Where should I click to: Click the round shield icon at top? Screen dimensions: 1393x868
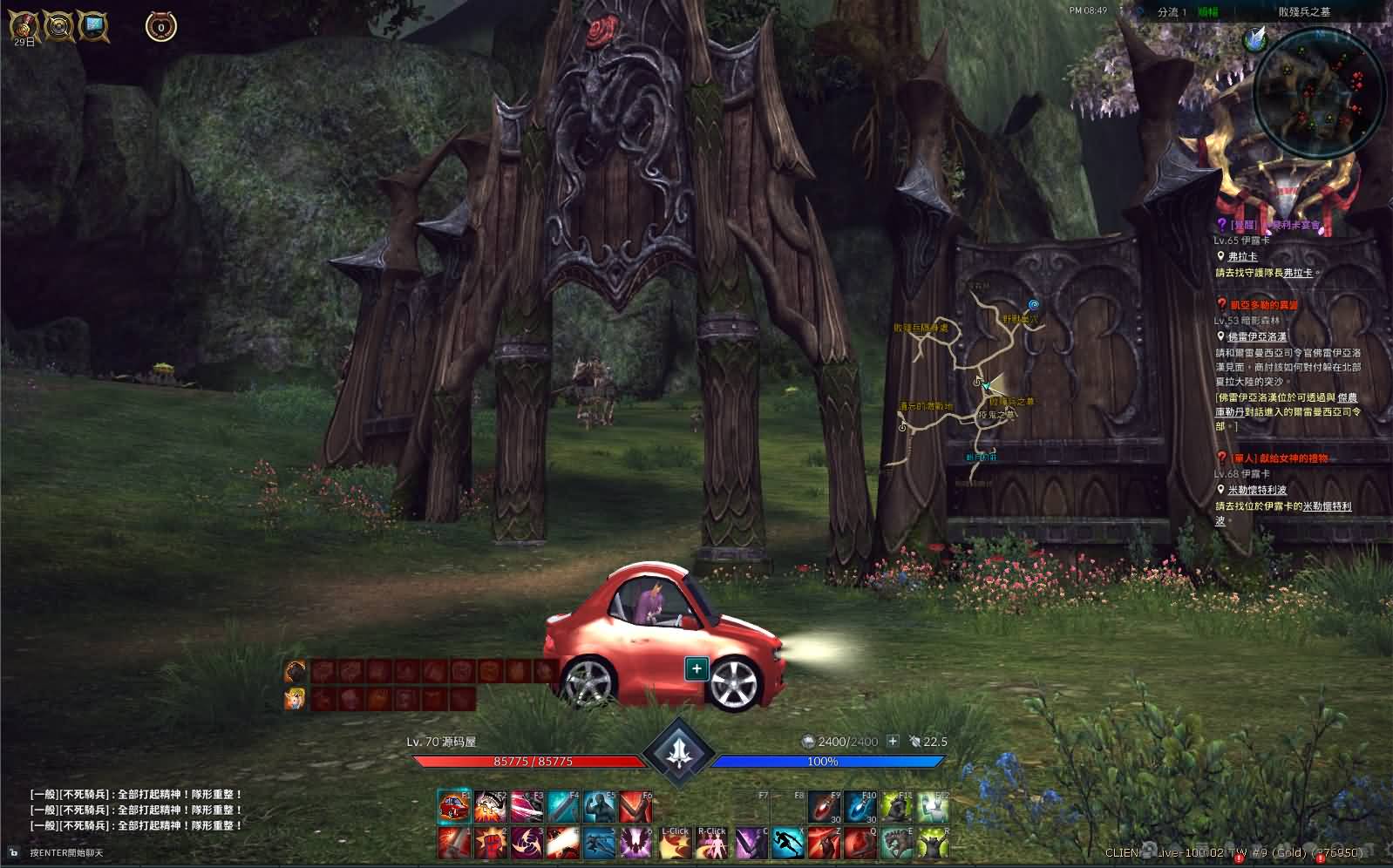coord(59,26)
